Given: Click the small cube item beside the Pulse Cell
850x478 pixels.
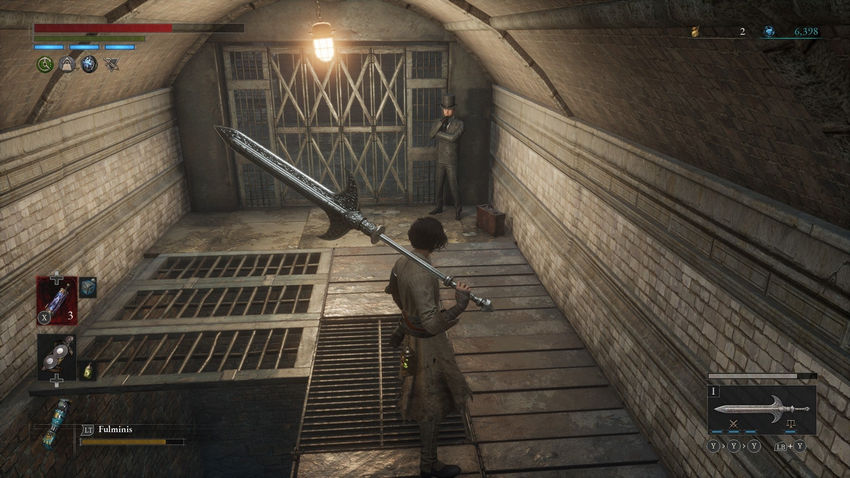Looking at the screenshot, I should coord(88,287).
